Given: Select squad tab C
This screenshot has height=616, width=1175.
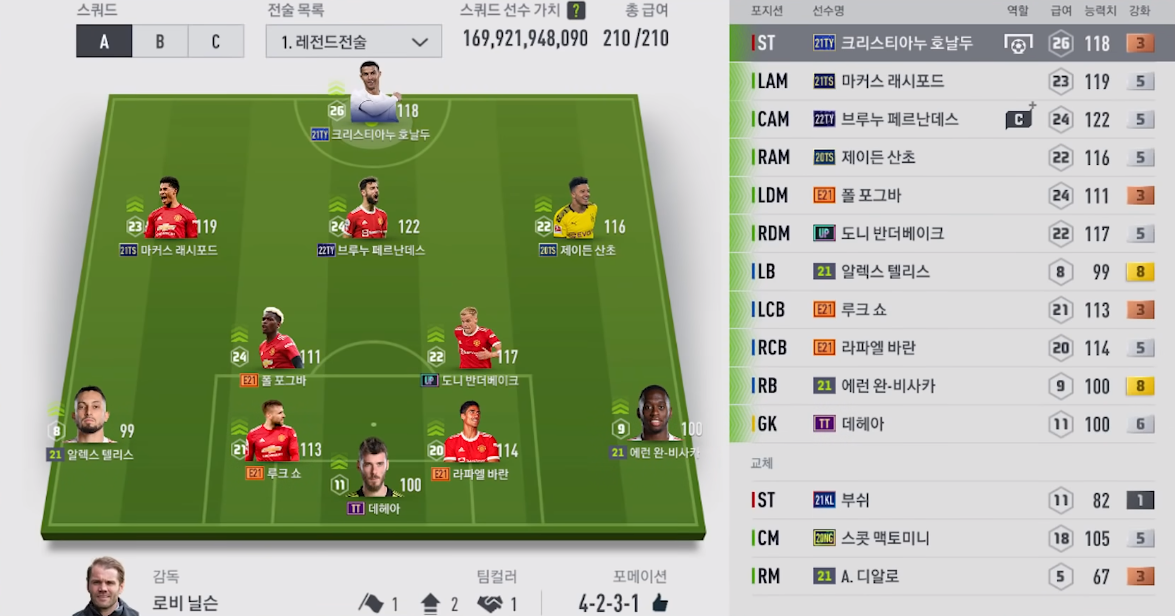Looking at the screenshot, I should click(216, 41).
